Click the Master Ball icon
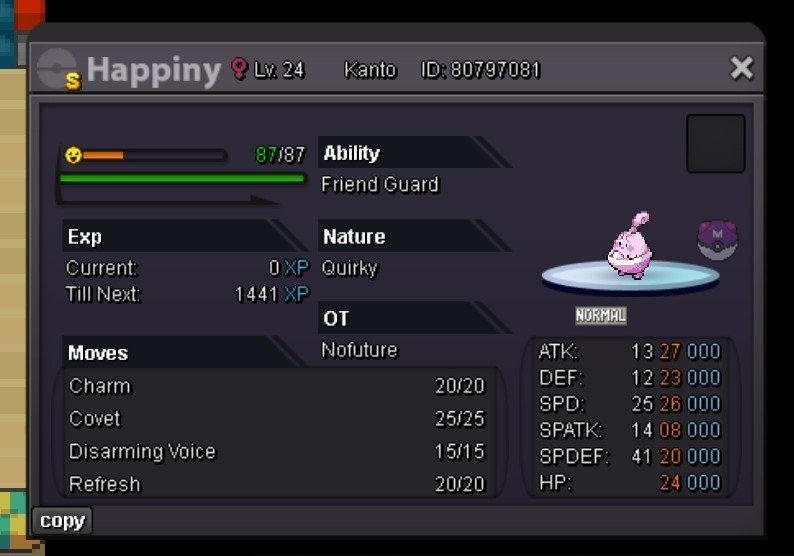This screenshot has height=556, width=794. tap(716, 241)
